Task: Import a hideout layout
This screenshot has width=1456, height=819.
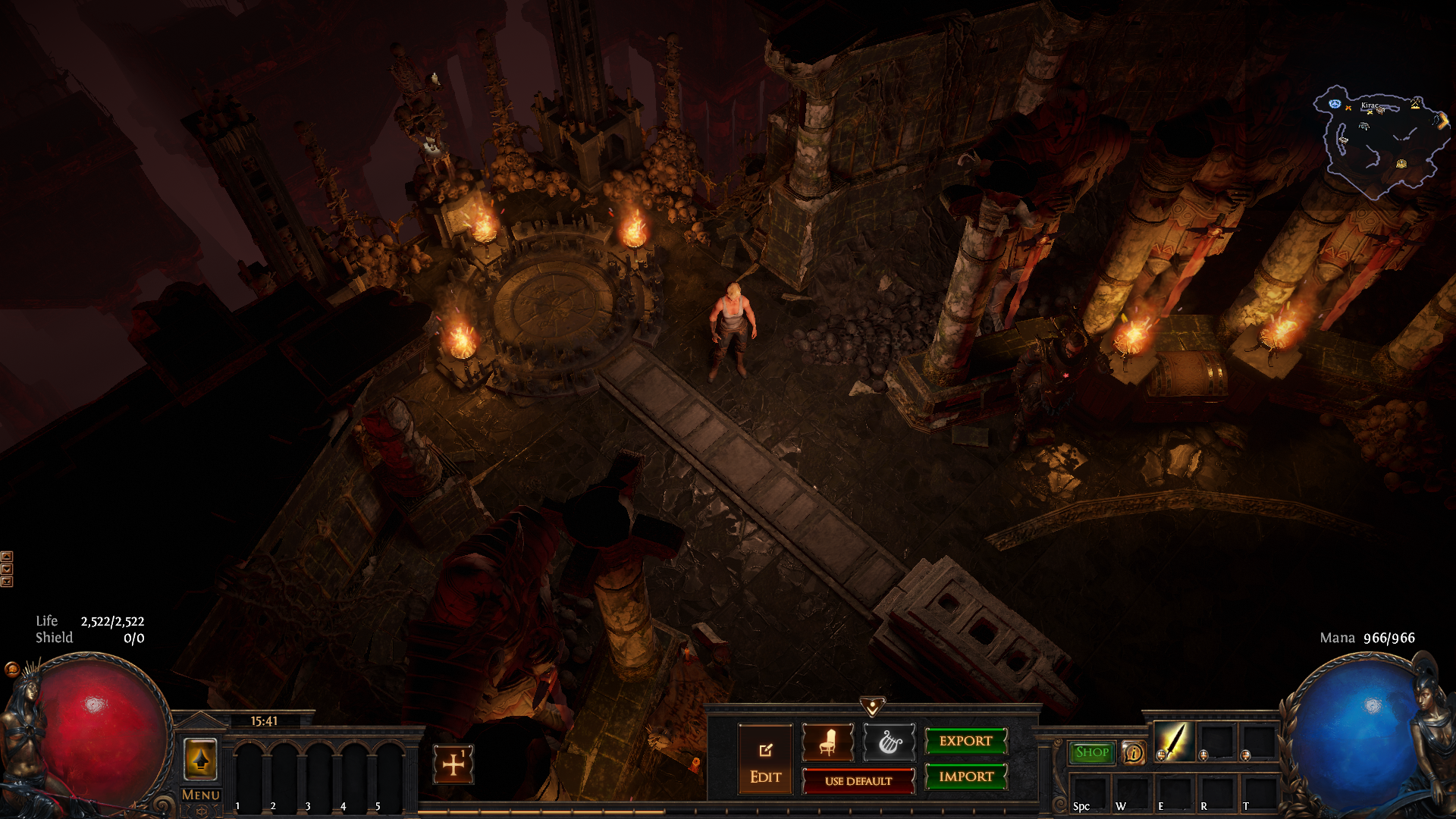Action: click(x=965, y=777)
